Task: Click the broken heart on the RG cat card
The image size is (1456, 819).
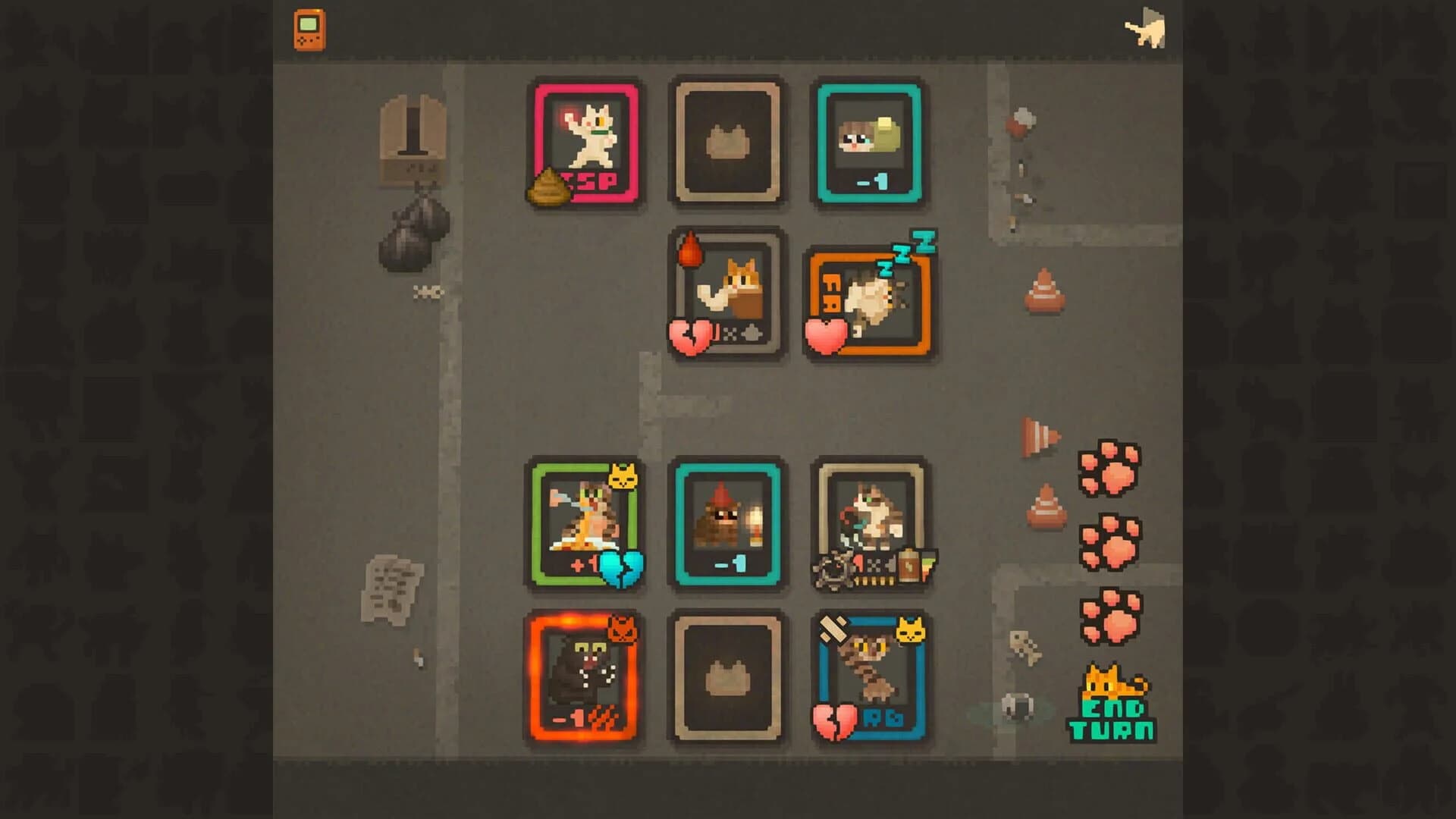Action: [833, 720]
